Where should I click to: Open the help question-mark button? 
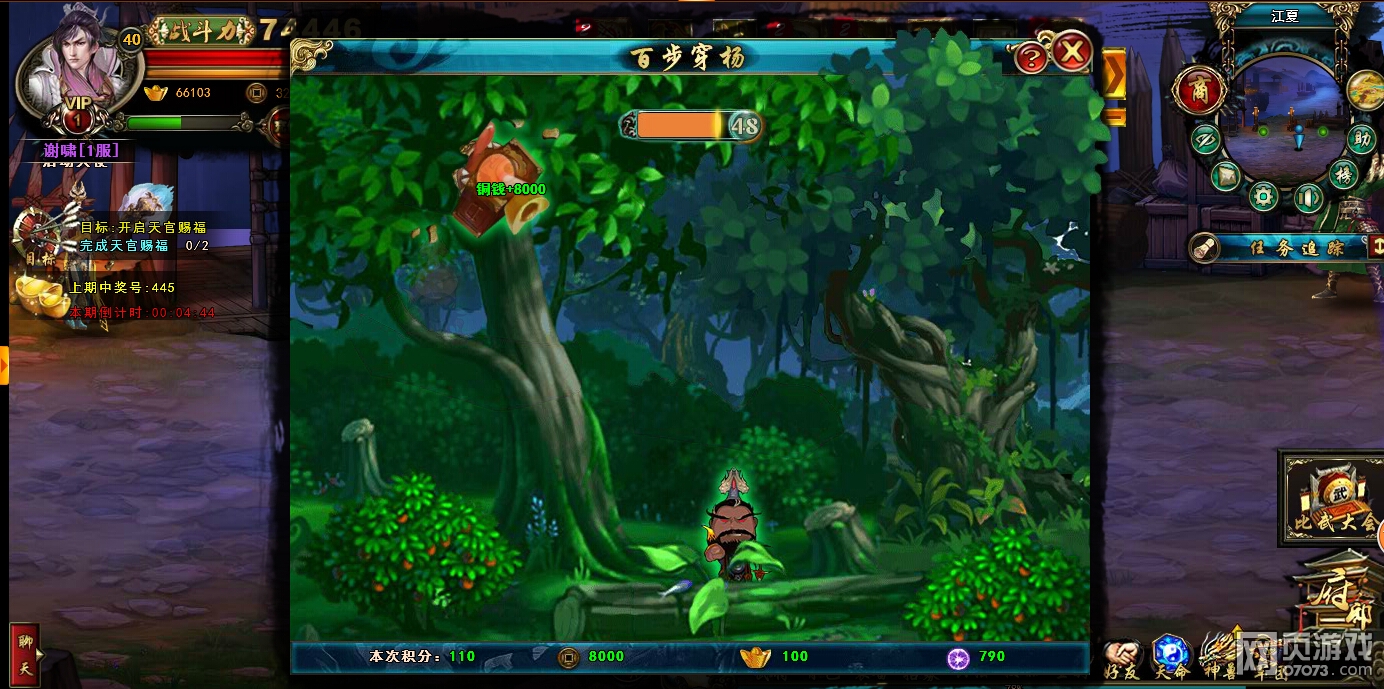(x=1031, y=58)
